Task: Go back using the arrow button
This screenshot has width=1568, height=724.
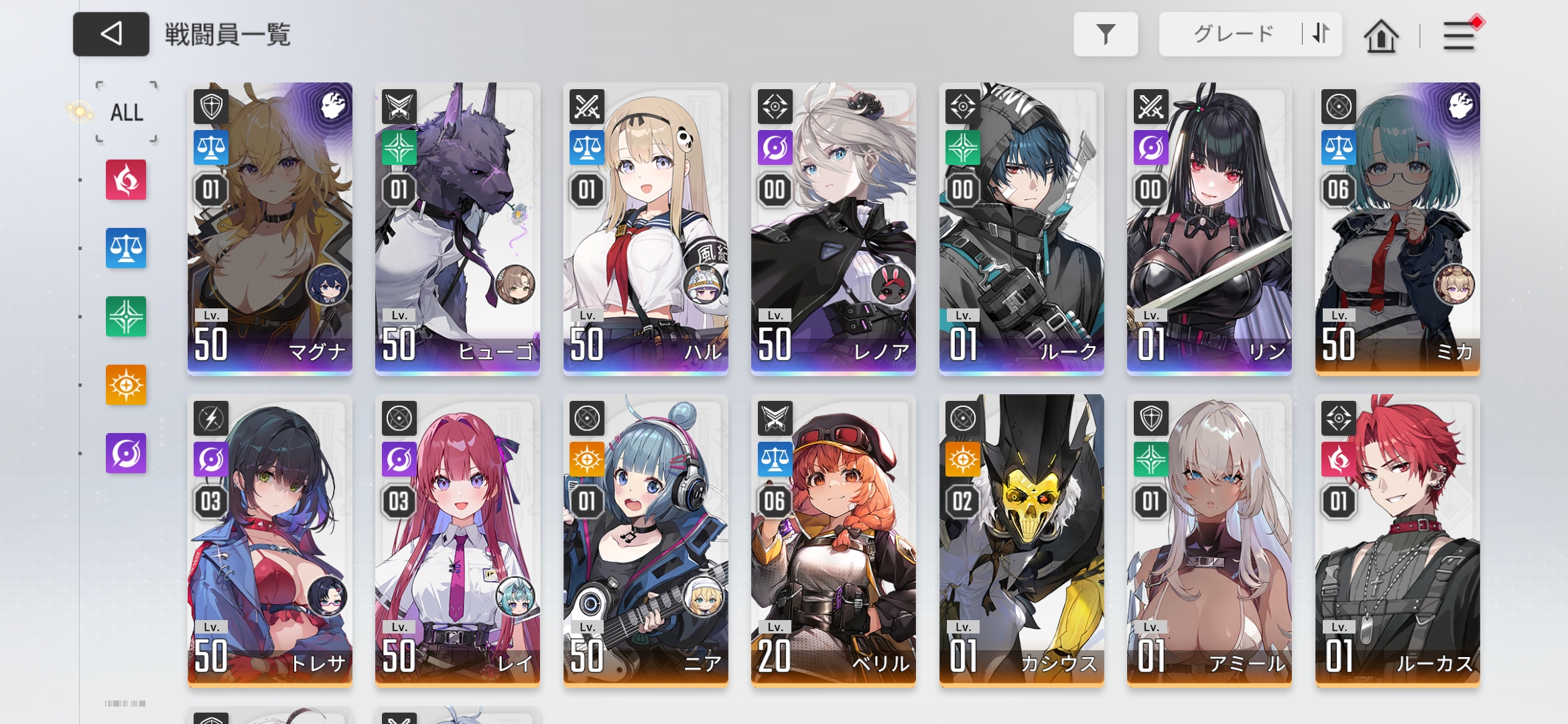Action: click(x=111, y=34)
